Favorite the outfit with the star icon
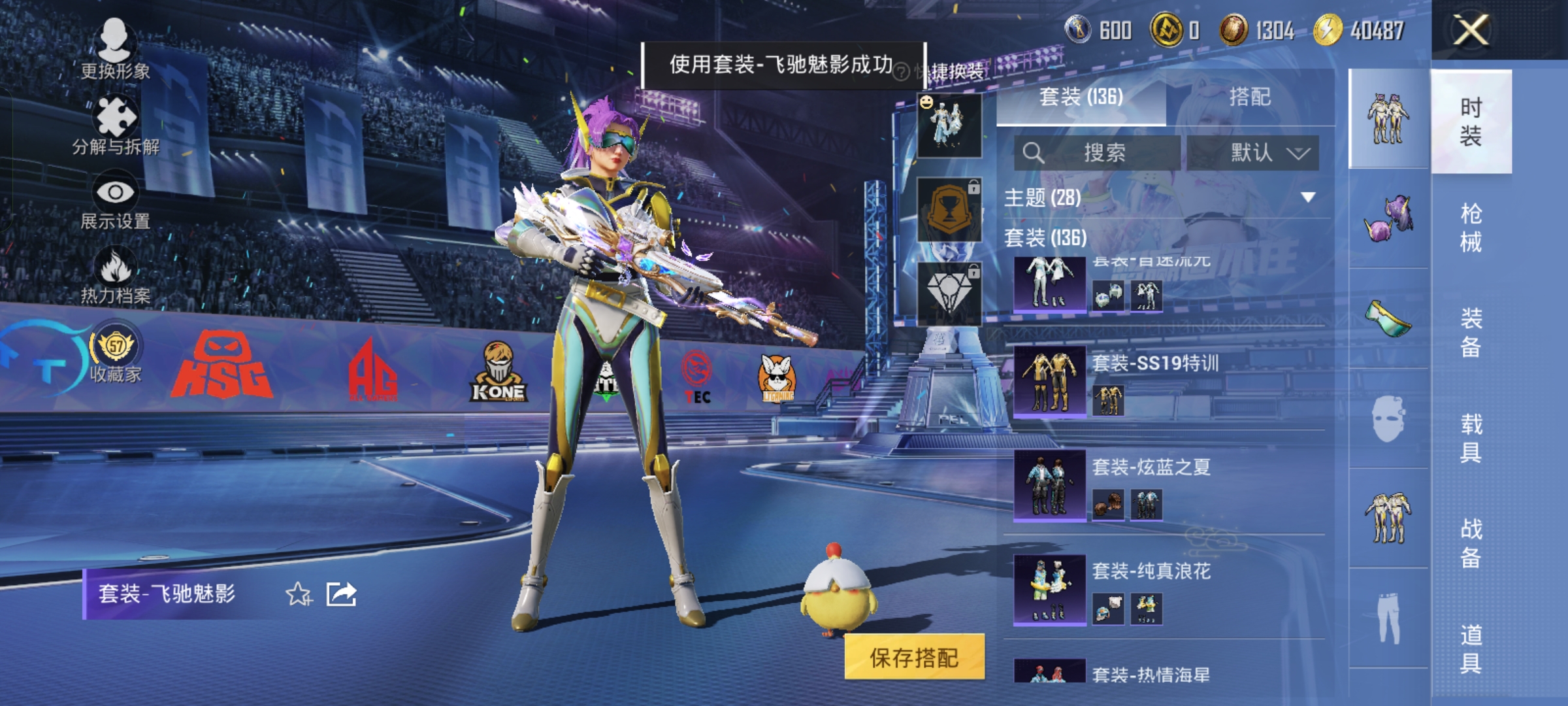The image size is (1568, 706). click(299, 594)
